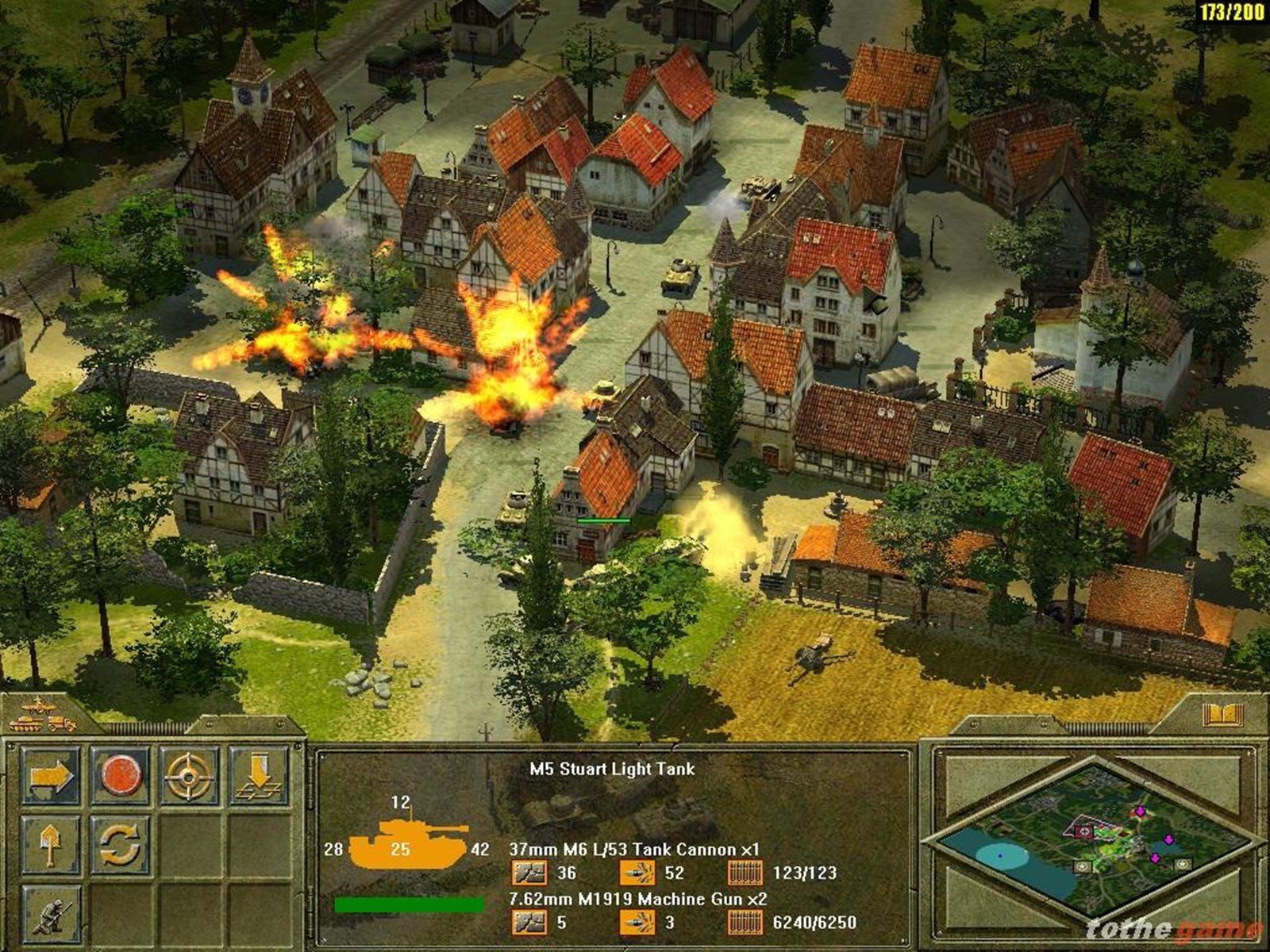This screenshot has width=1270, height=952.
Task: Click the rotate unit order icon
Action: click(x=119, y=846)
